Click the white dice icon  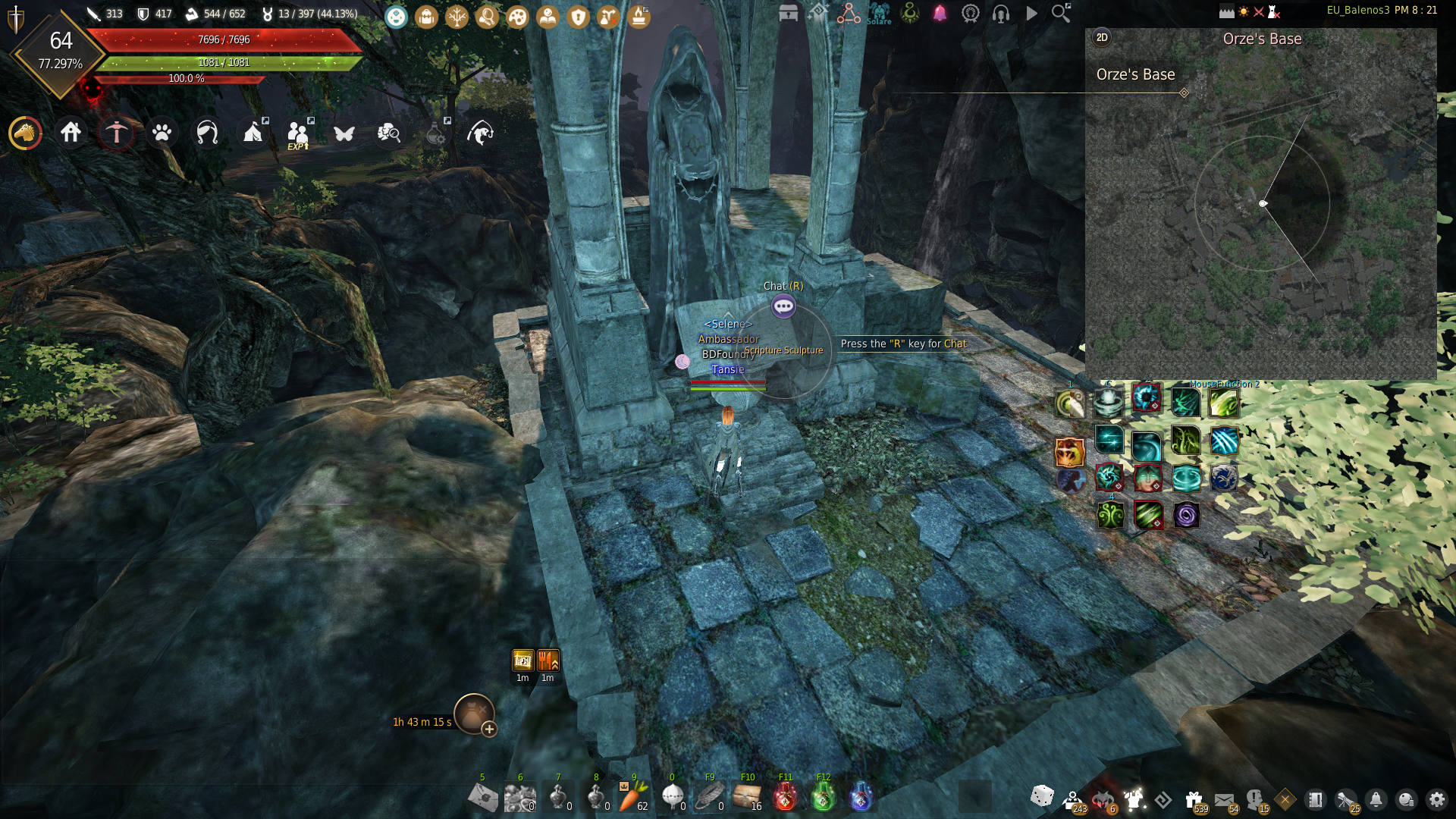tap(1042, 796)
